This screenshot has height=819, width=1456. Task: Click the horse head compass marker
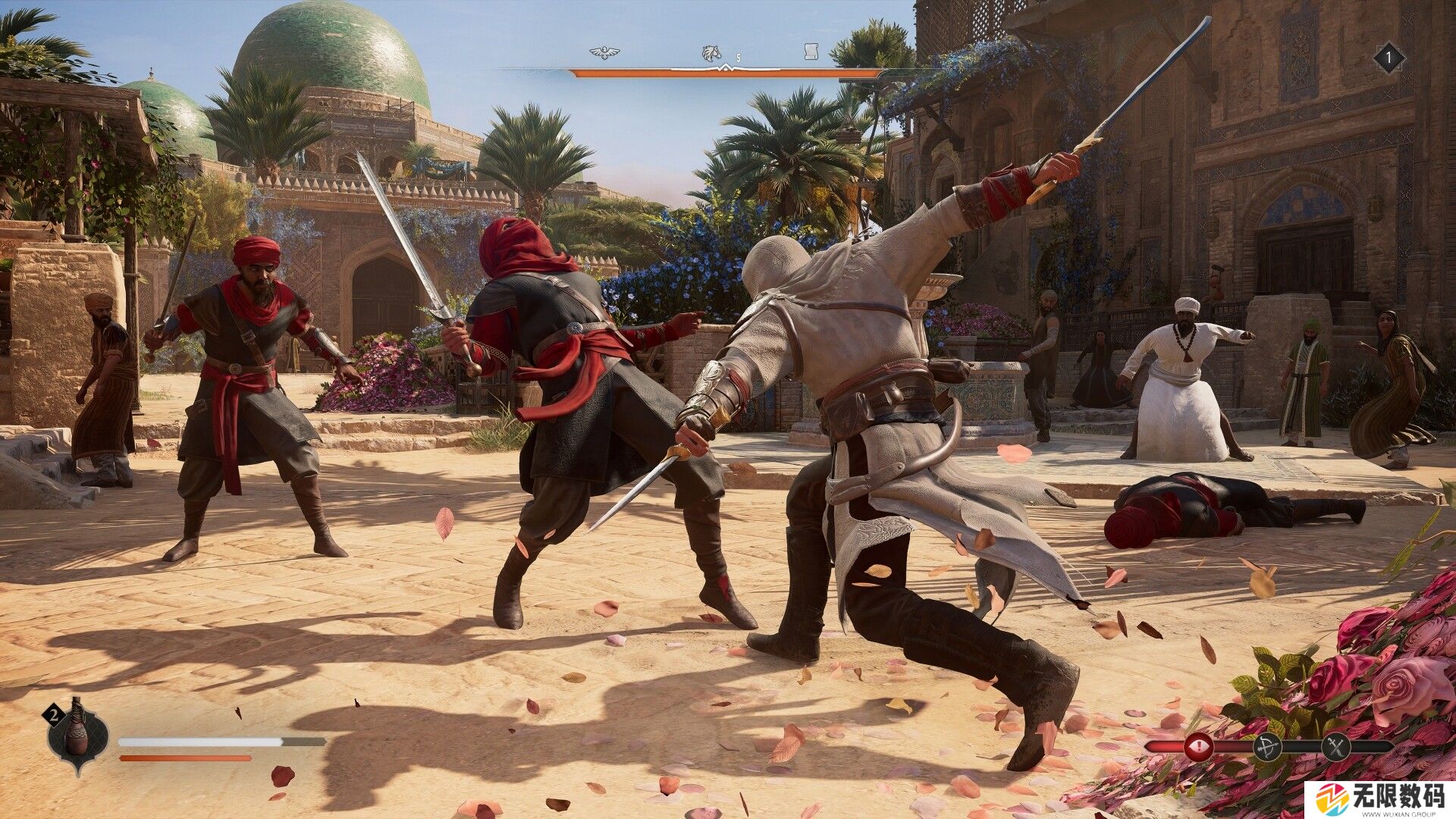711,52
